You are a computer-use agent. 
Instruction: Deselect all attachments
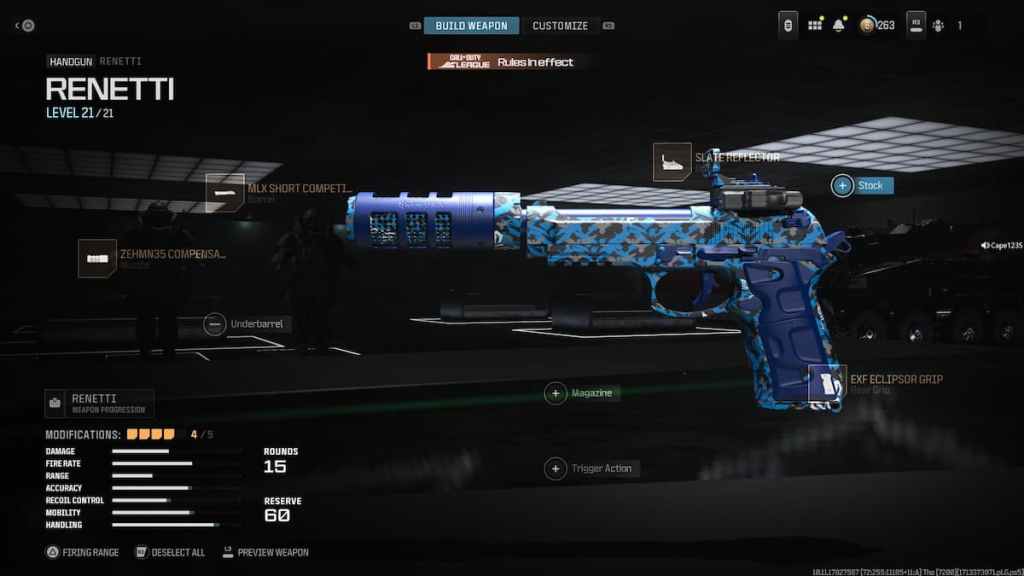(171, 552)
